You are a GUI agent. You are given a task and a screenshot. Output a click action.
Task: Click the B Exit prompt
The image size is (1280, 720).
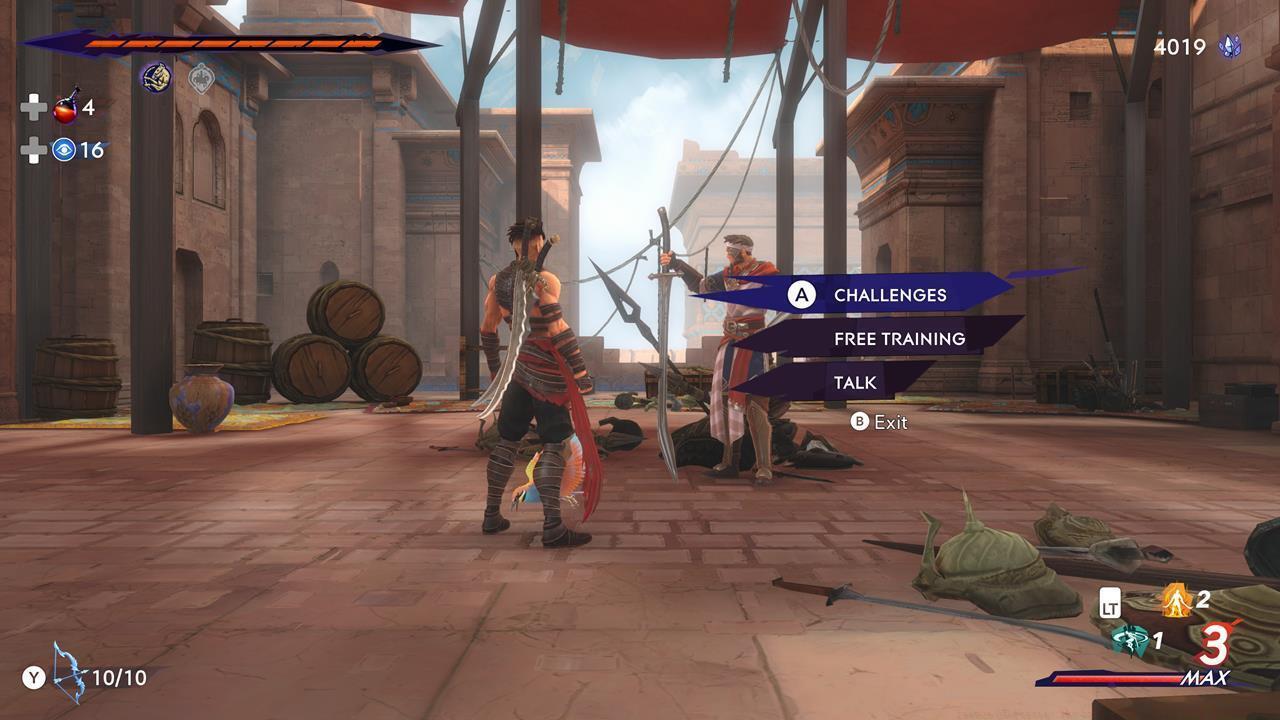pos(875,422)
